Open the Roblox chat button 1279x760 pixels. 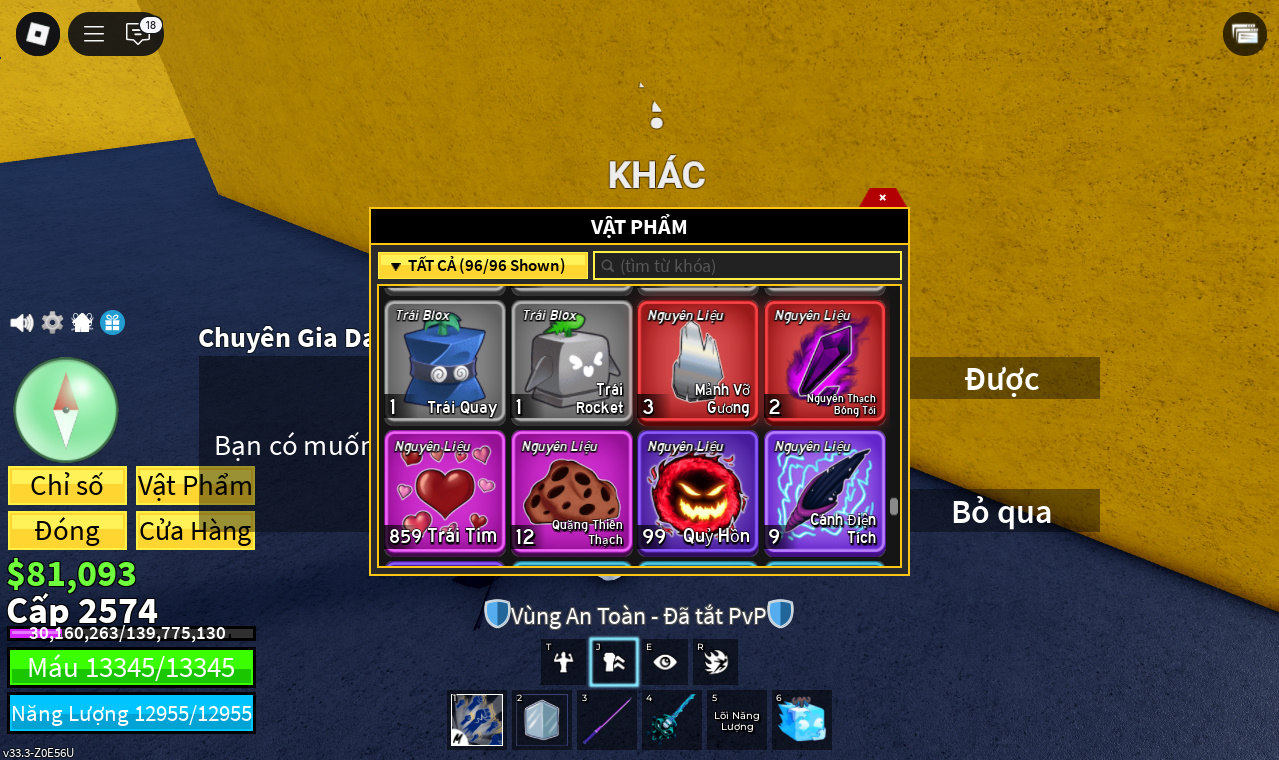click(138, 34)
